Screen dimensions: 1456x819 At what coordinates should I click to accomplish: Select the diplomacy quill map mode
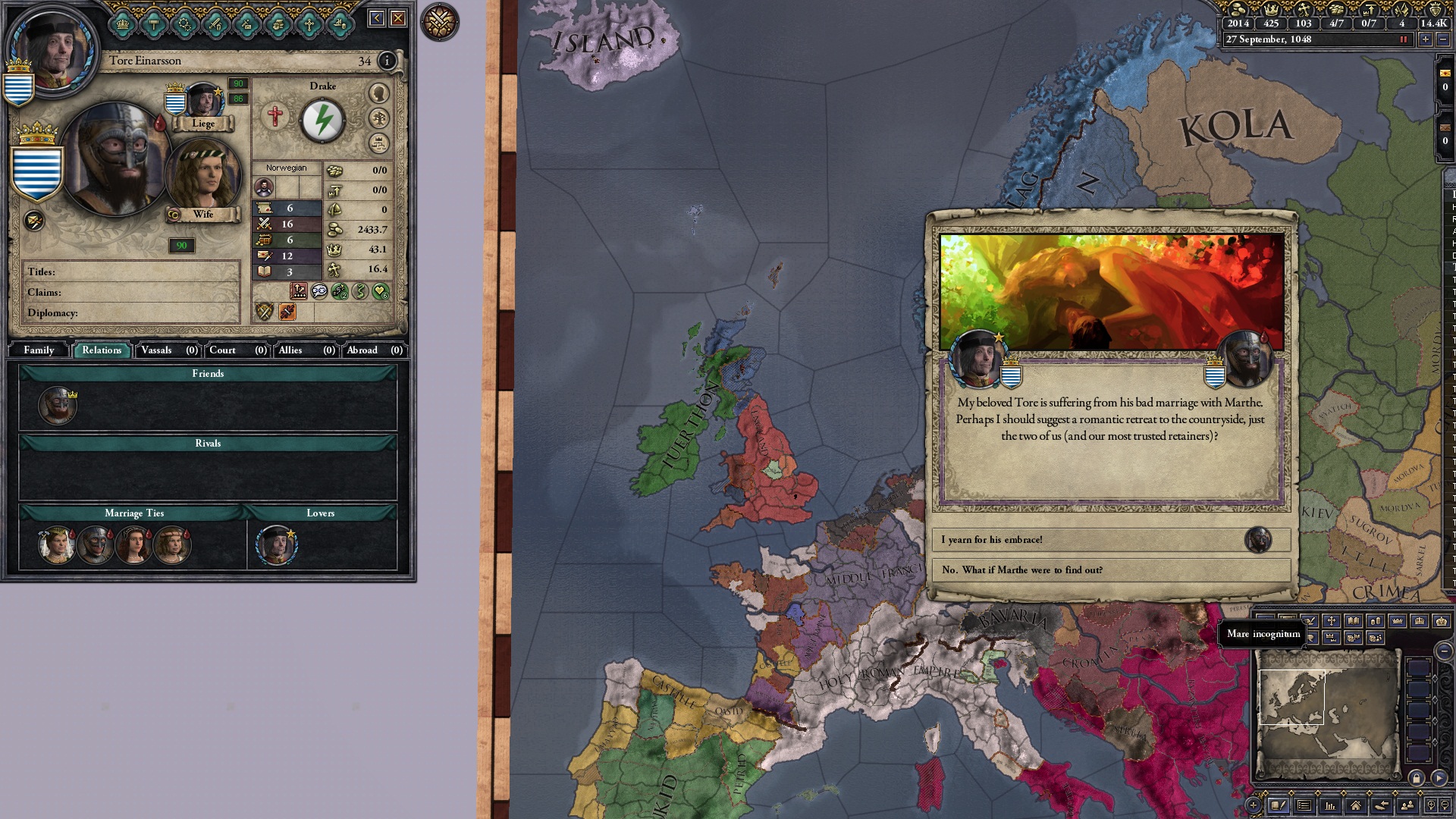point(1310,620)
